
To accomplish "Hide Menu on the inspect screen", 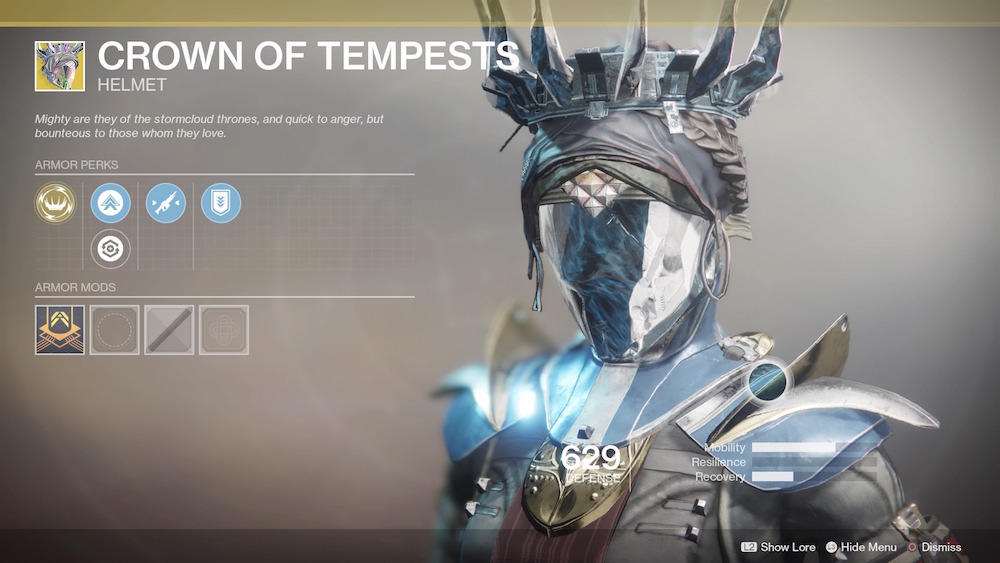I will click(x=861, y=547).
